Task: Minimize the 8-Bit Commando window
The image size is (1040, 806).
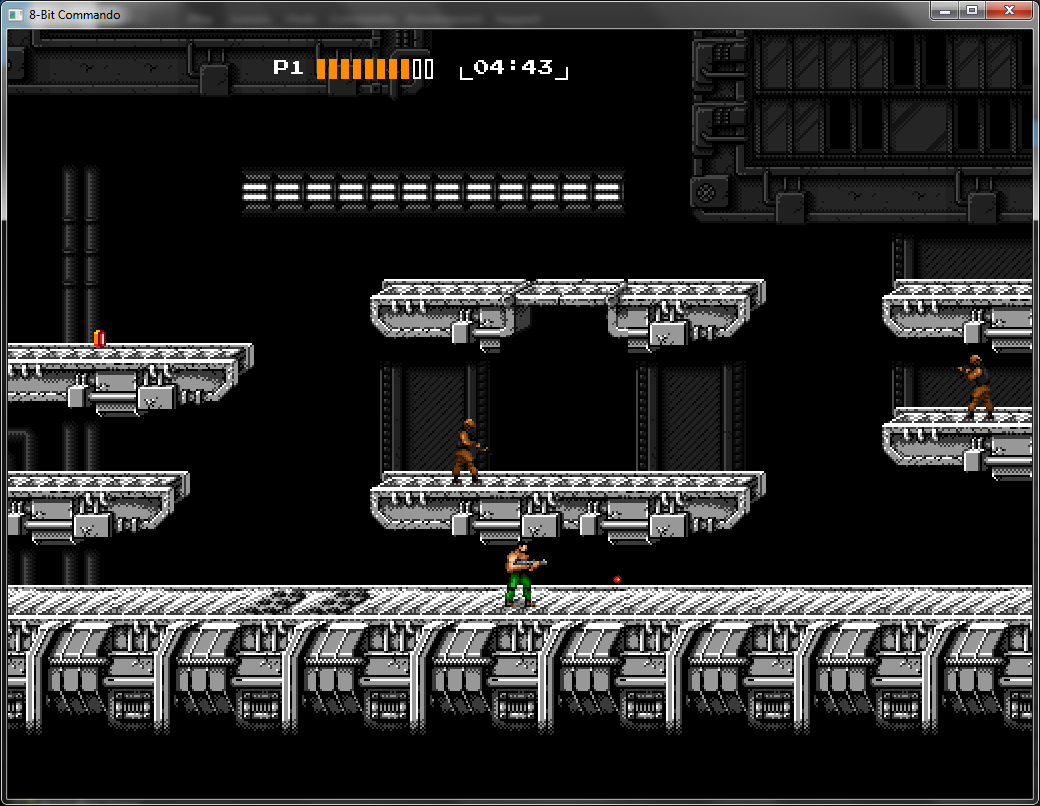Action: [944, 10]
